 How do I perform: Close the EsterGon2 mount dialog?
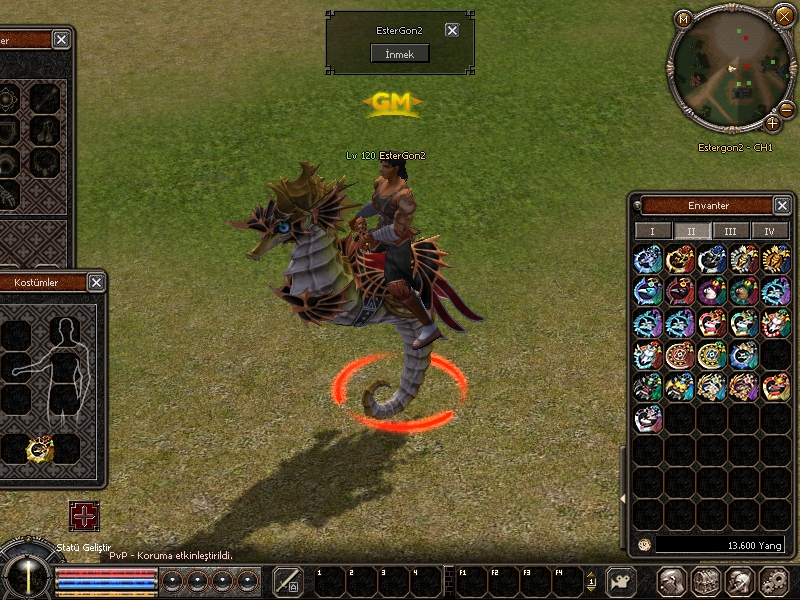pyautogui.click(x=452, y=30)
